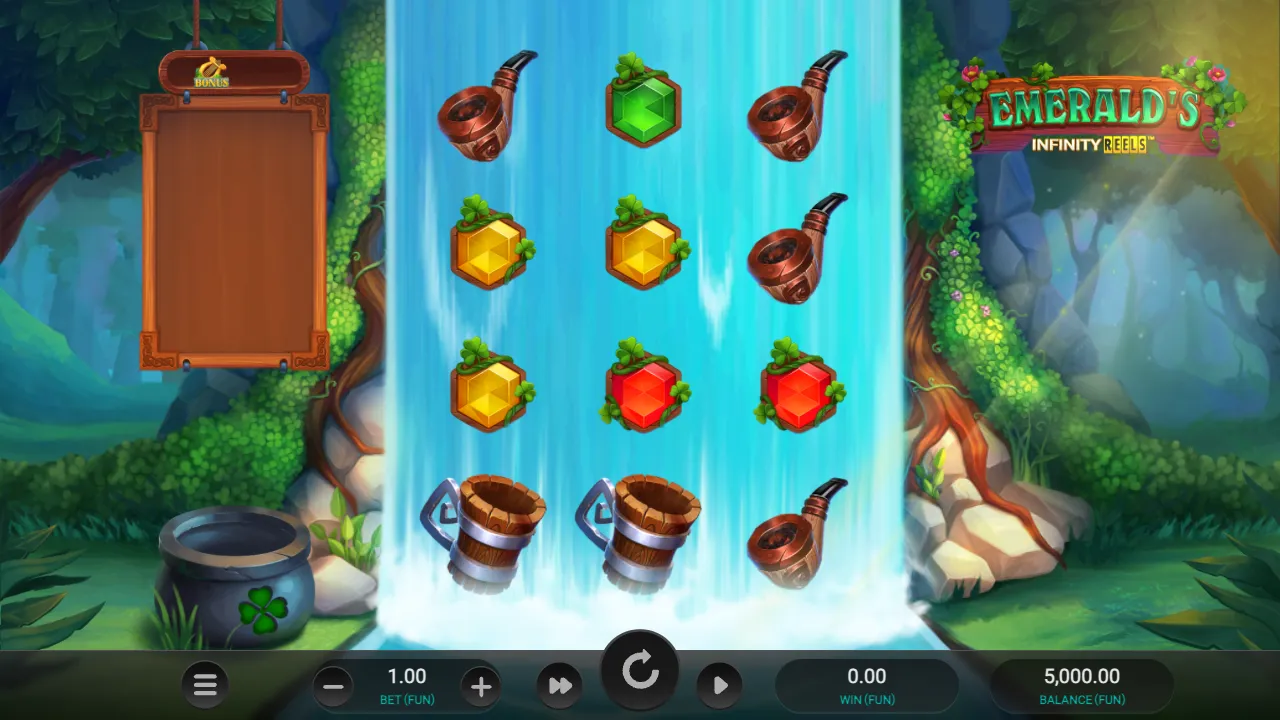Spin the reels with the circular arrow

[640, 672]
